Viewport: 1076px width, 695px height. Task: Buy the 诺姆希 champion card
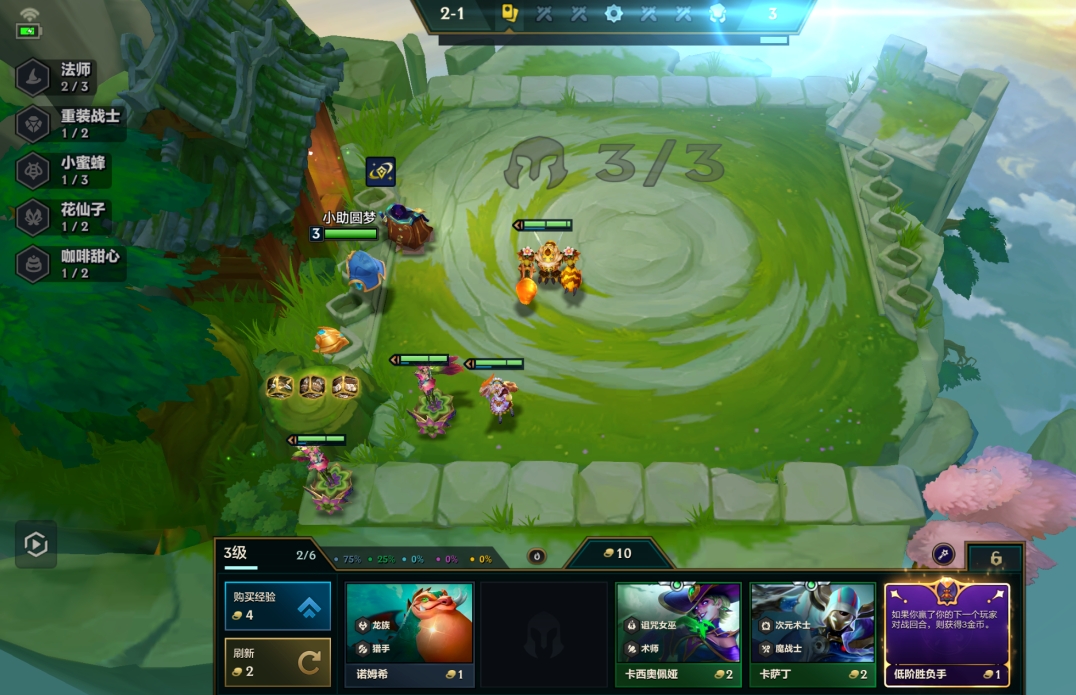coord(409,635)
